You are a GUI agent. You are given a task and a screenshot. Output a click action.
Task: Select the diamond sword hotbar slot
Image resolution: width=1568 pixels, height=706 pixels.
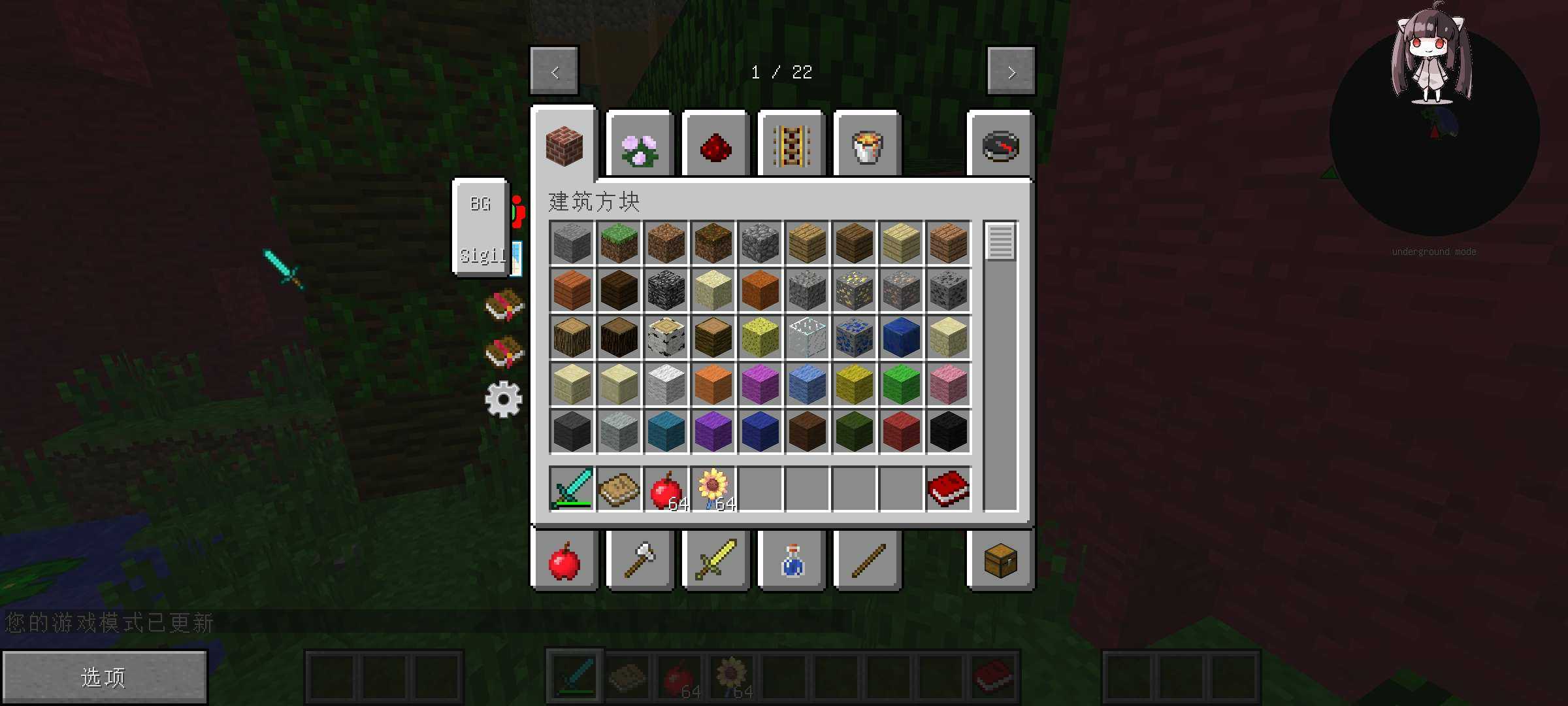click(572, 489)
